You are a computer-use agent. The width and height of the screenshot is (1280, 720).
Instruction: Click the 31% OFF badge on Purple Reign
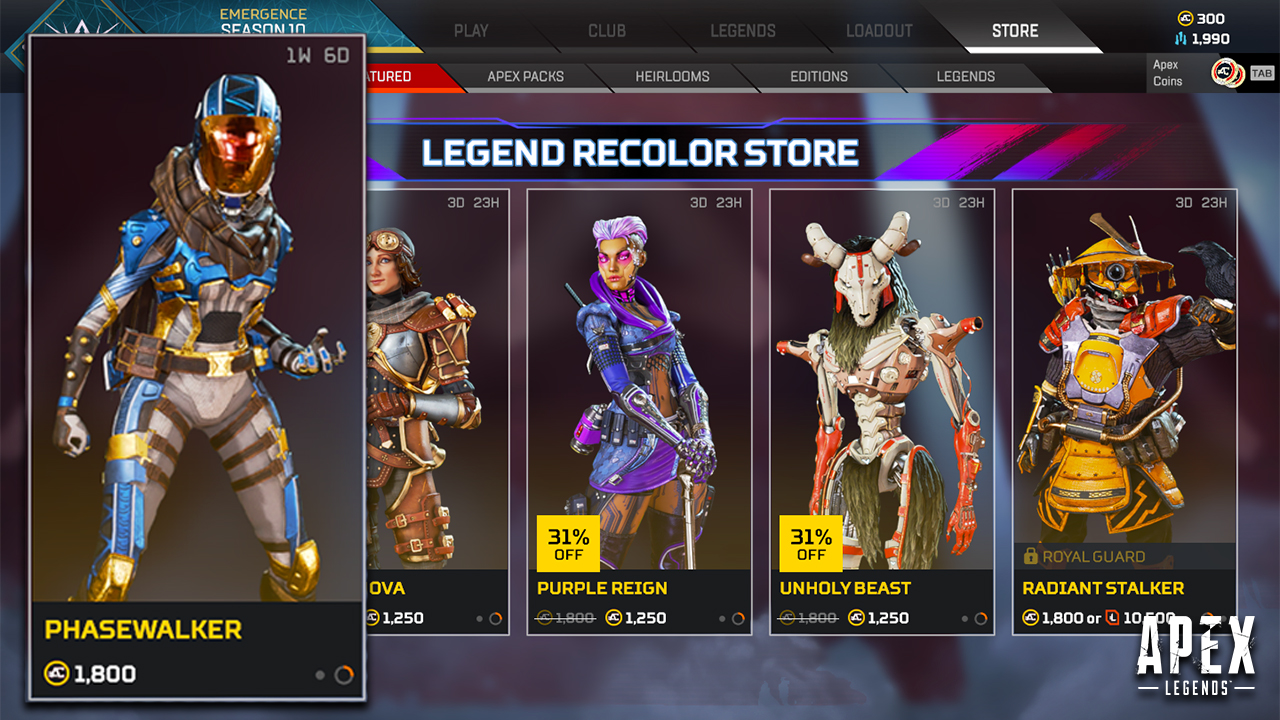(x=566, y=543)
